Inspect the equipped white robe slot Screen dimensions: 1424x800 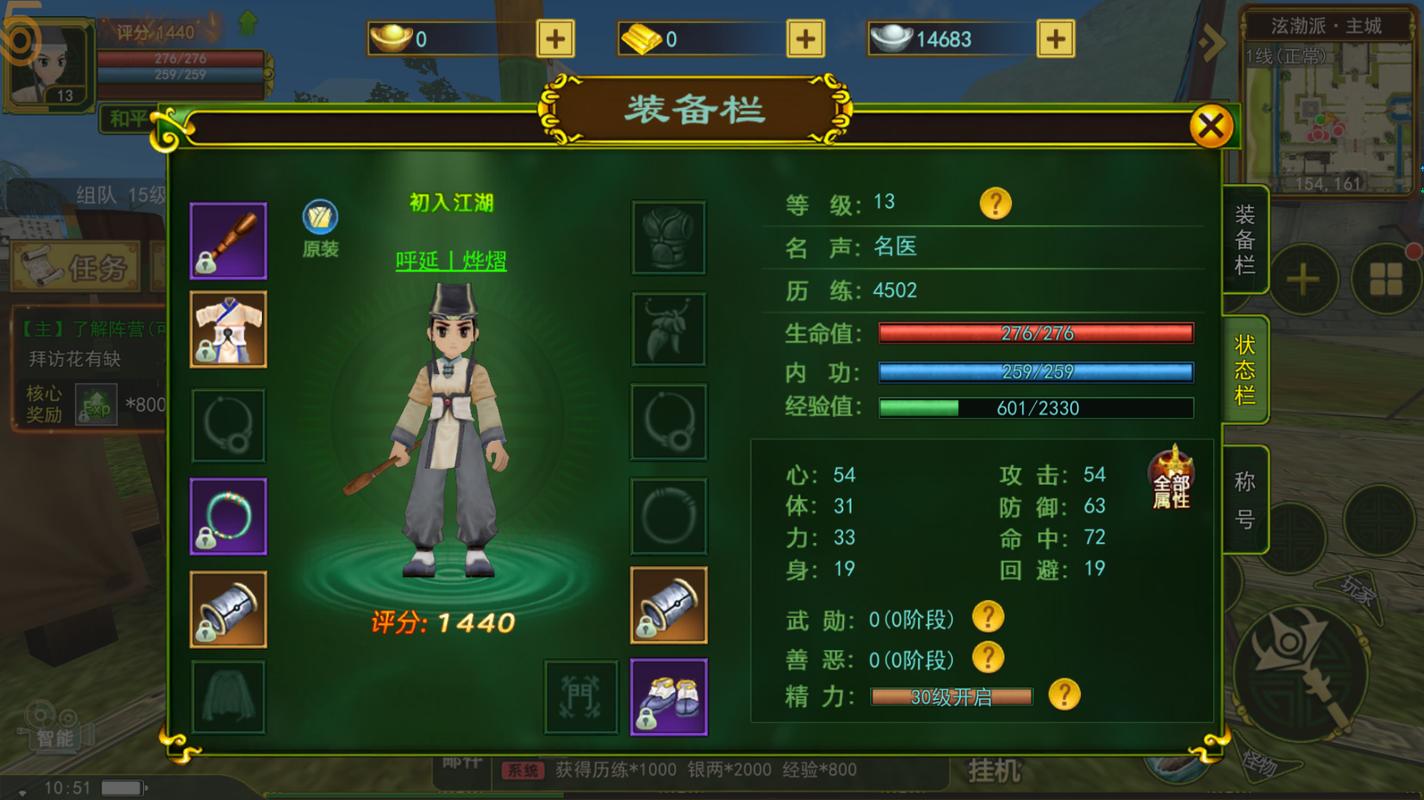click(x=229, y=330)
